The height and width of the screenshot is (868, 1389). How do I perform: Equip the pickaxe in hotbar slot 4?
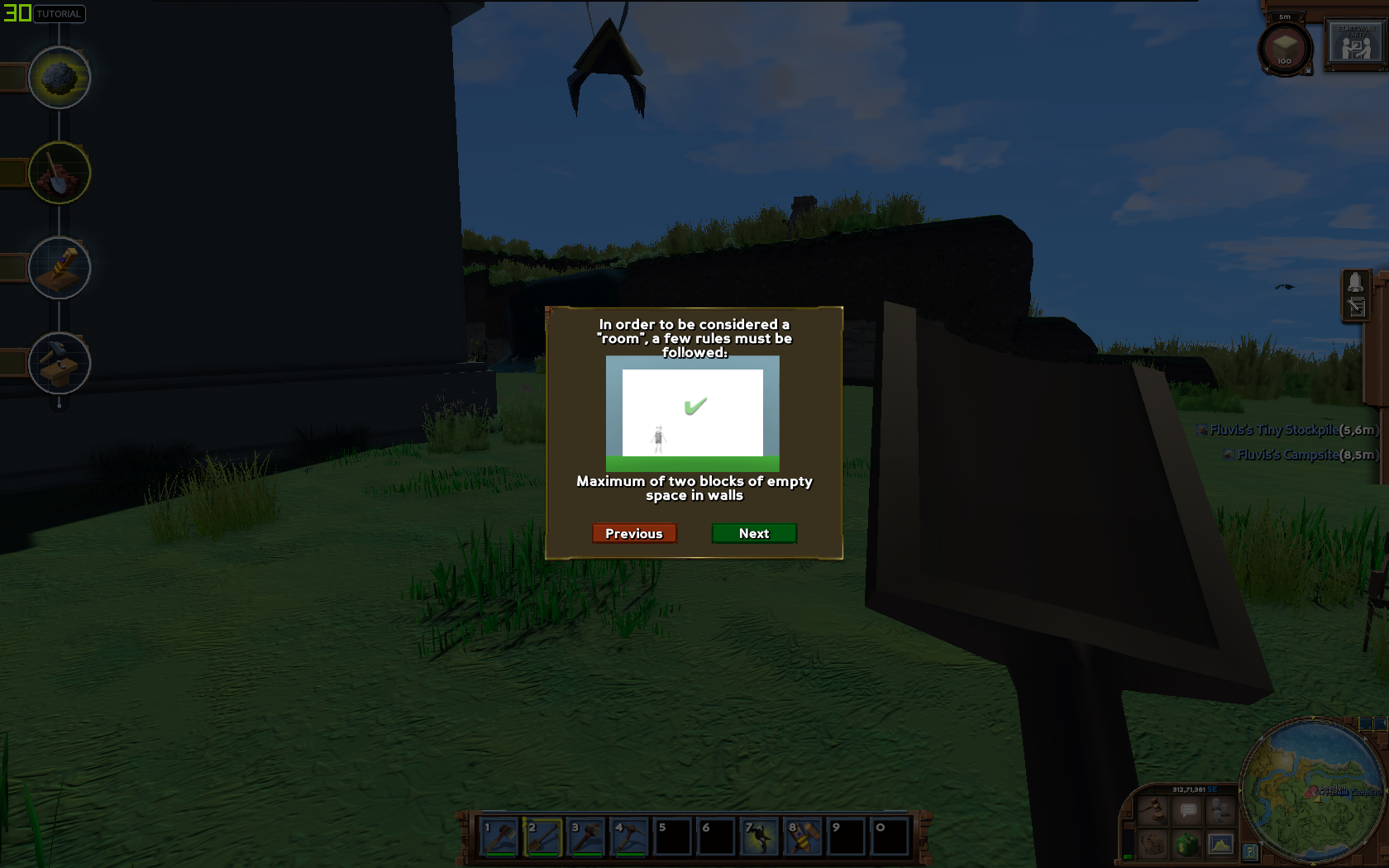click(631, 837)
